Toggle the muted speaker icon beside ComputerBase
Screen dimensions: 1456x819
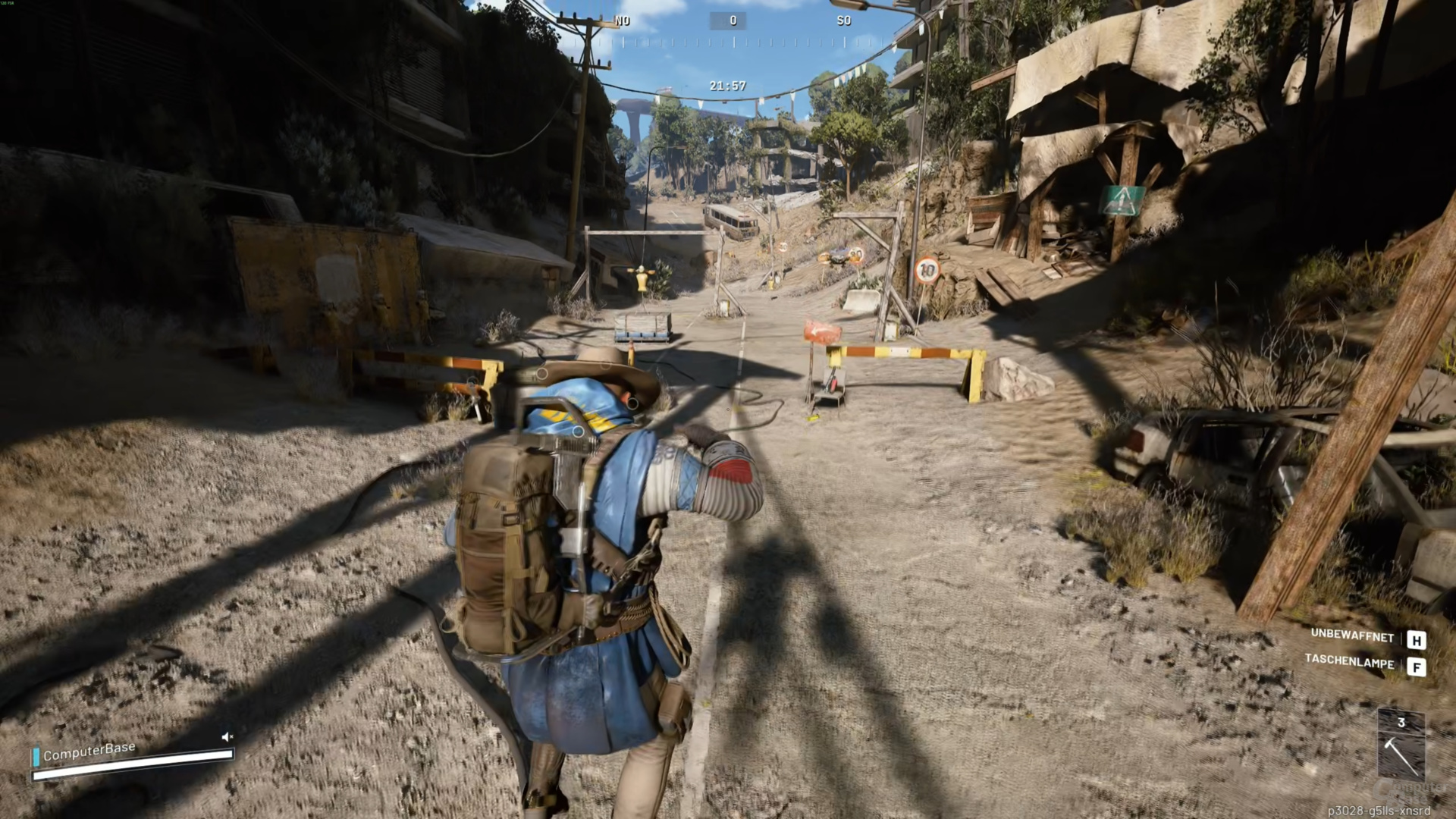227,736
